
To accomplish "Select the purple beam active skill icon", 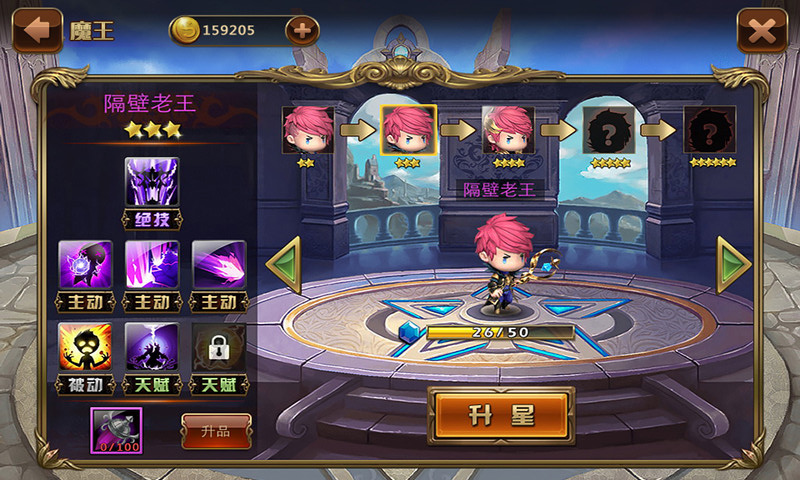I will (218, 265).
